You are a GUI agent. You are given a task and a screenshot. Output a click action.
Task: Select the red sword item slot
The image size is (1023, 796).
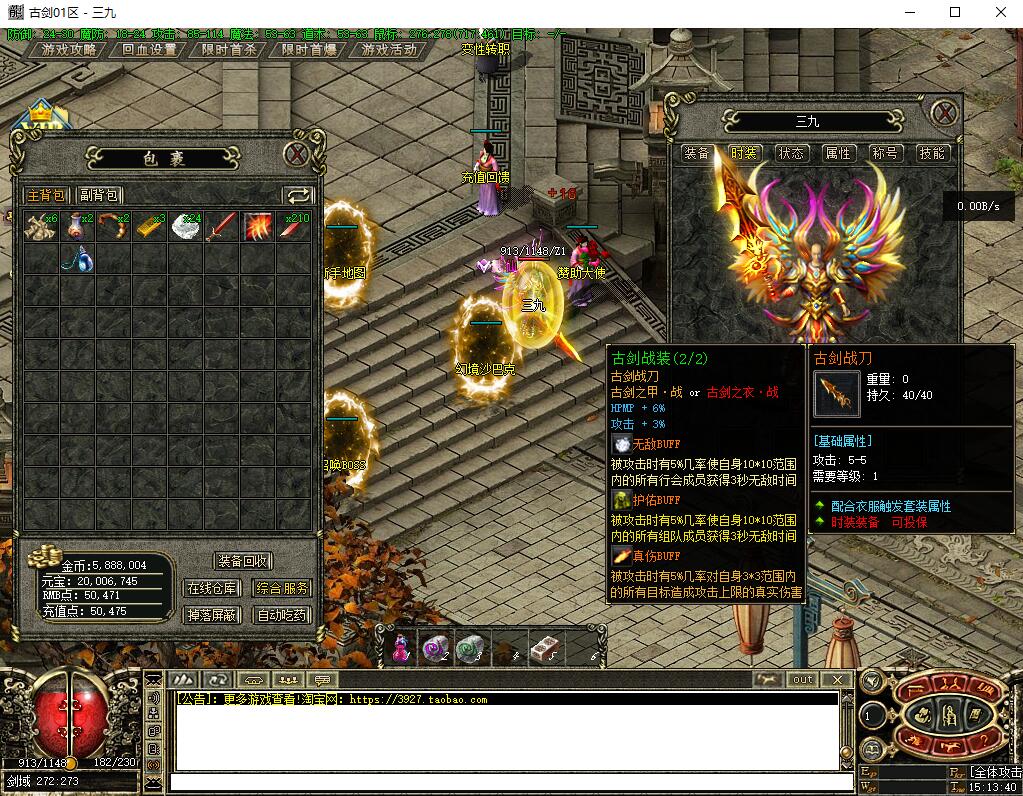pos(222,227)
